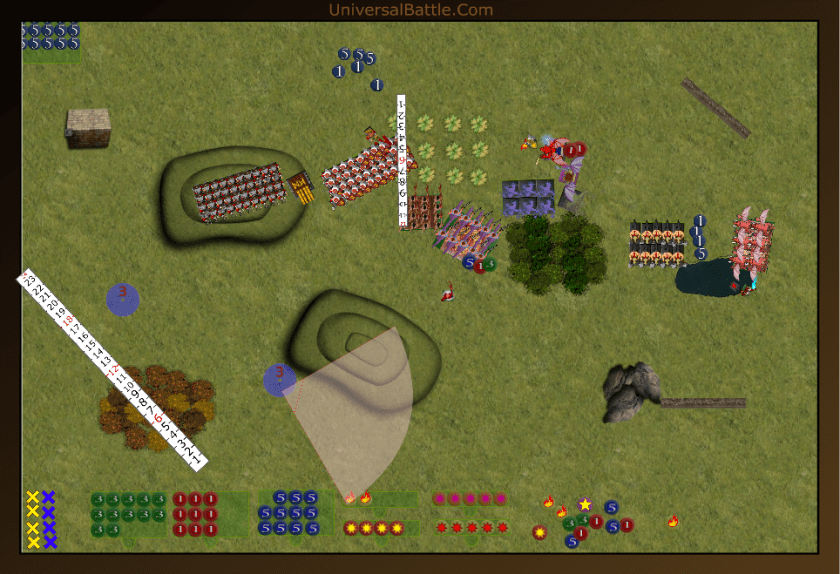Select the yellow X marker column
Screen dimensions: 840x574
[x=33, y=520]
